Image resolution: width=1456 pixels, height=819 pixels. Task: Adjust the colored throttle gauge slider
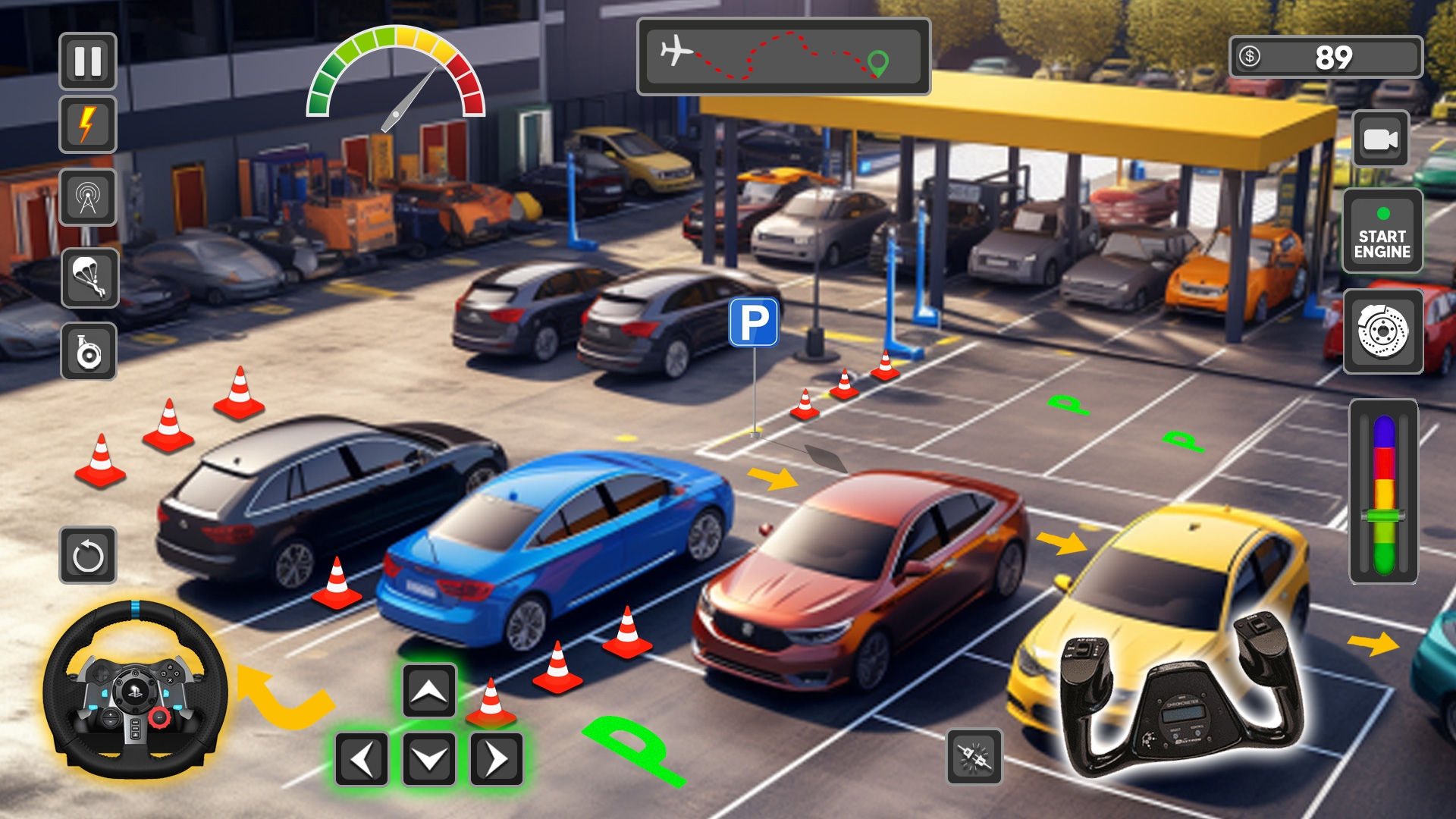coord(1384,516)
